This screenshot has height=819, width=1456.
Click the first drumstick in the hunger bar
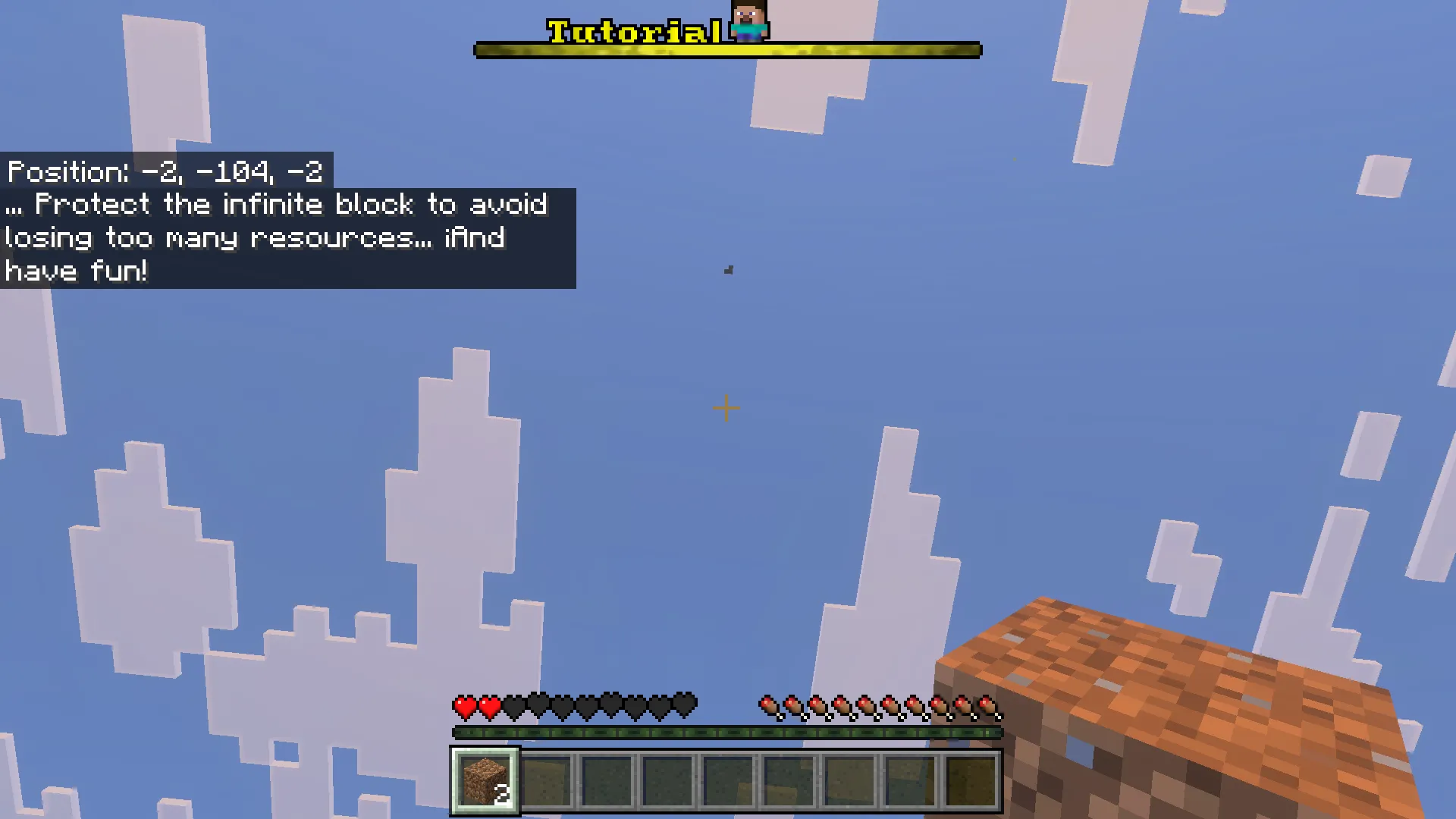pos(770,705)
